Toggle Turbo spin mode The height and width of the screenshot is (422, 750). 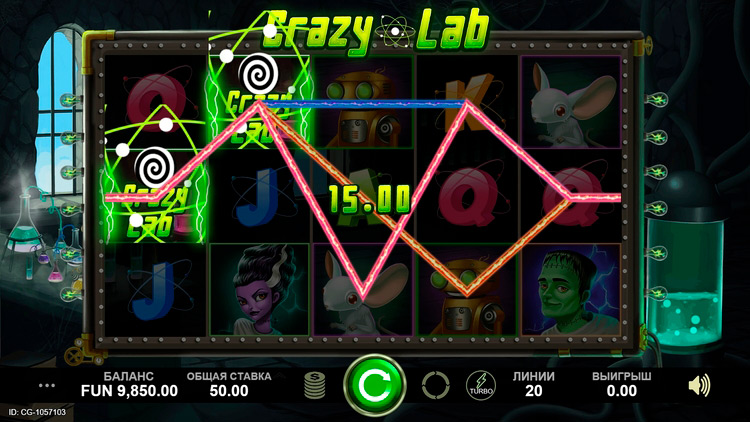480,384
